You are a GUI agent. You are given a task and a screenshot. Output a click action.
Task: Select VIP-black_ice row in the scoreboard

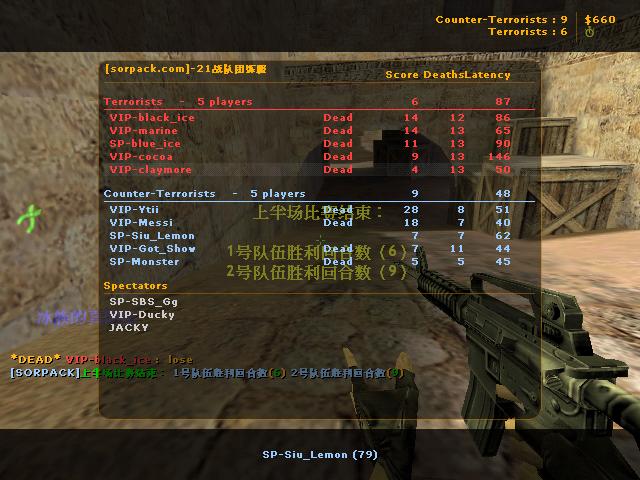[x=152, y=118]
